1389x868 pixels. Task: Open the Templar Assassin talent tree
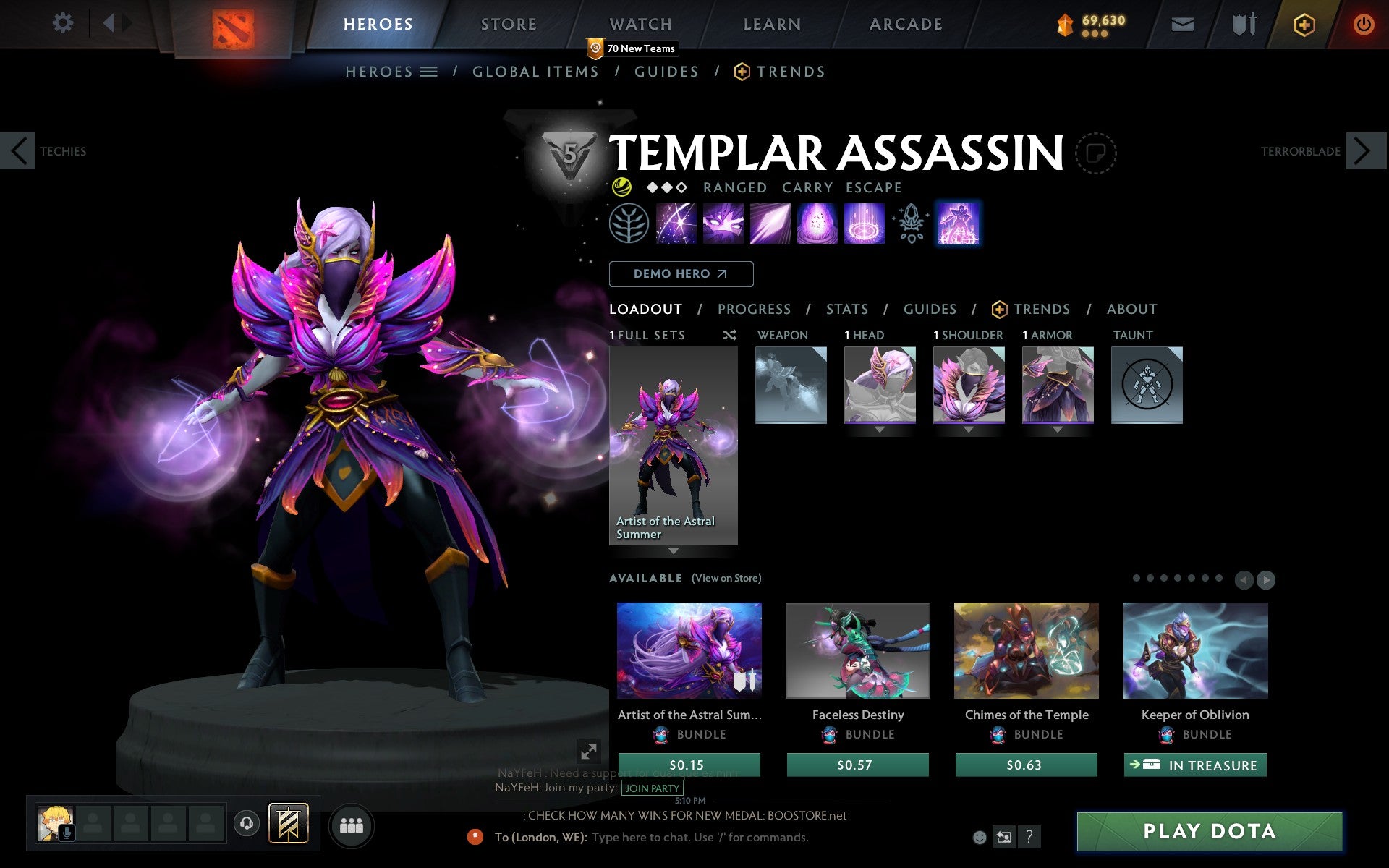click(x=628, y=223)
